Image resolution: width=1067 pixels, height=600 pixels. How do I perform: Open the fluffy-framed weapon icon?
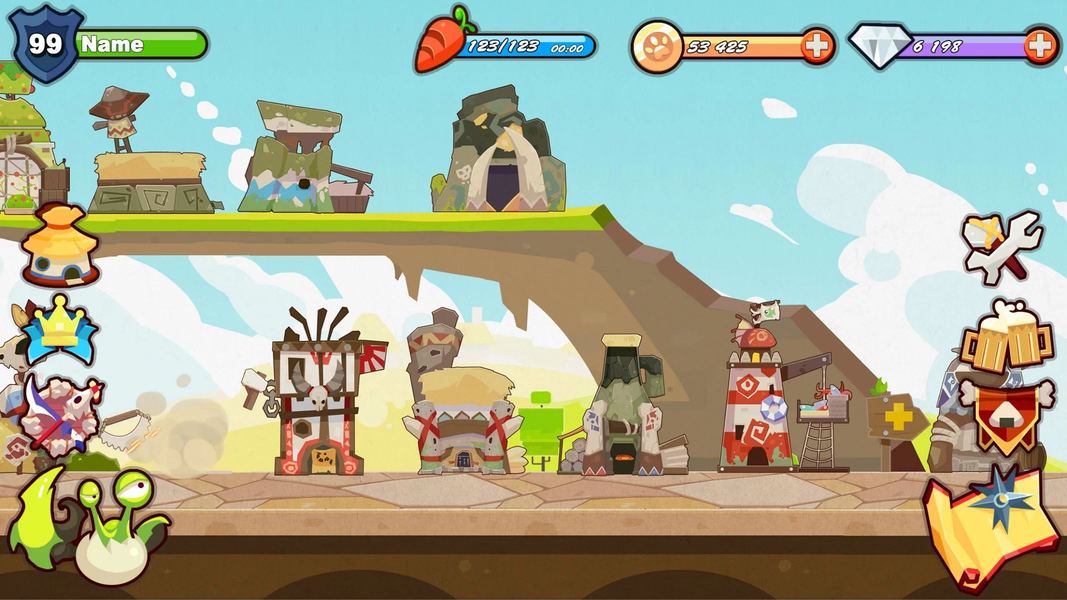[61, 416]
